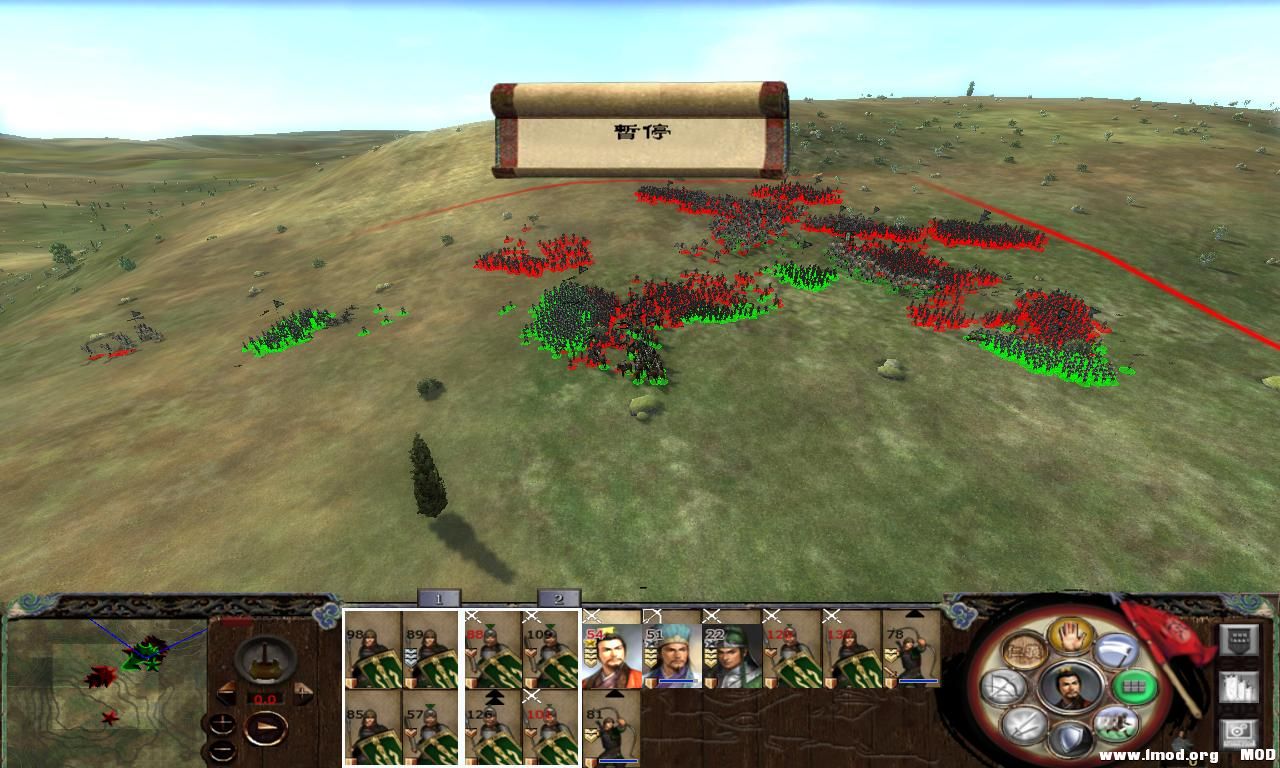Click the red speed readout showing 0.0
The width and height of the screenshot is (1280, 768).
coord(265,698)
